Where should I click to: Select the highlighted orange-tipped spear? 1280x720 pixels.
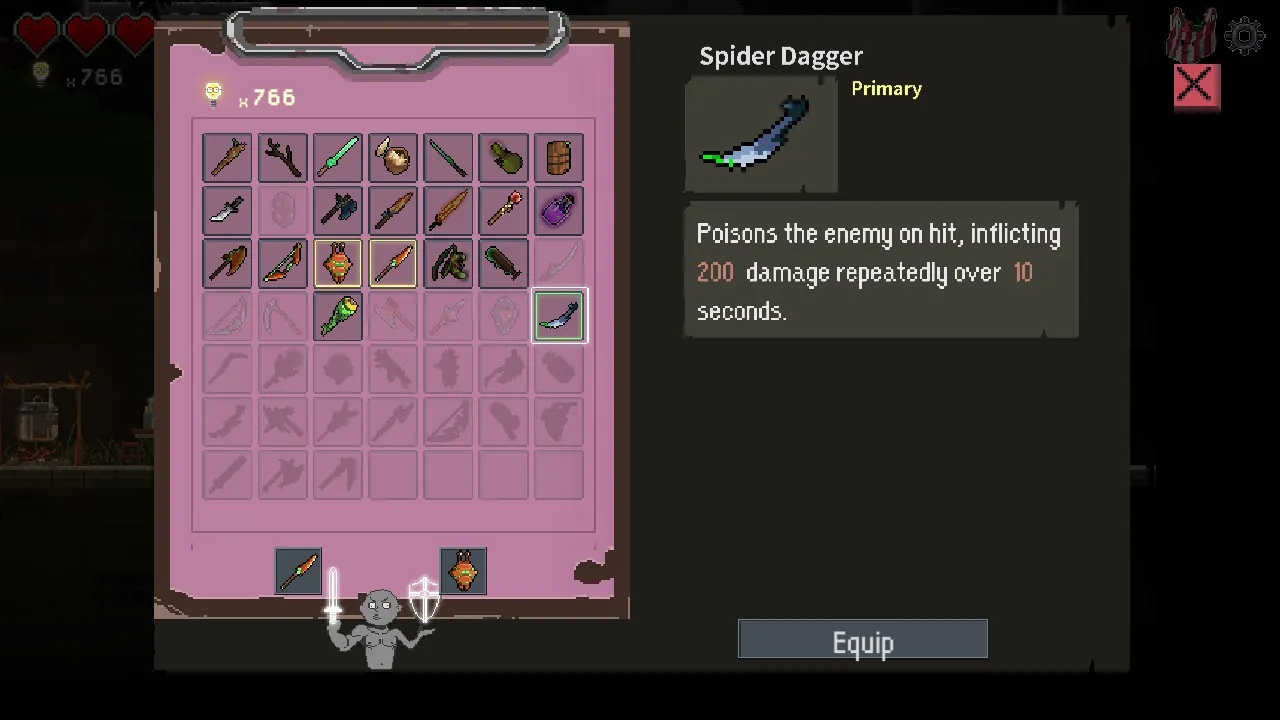[392, 263]
